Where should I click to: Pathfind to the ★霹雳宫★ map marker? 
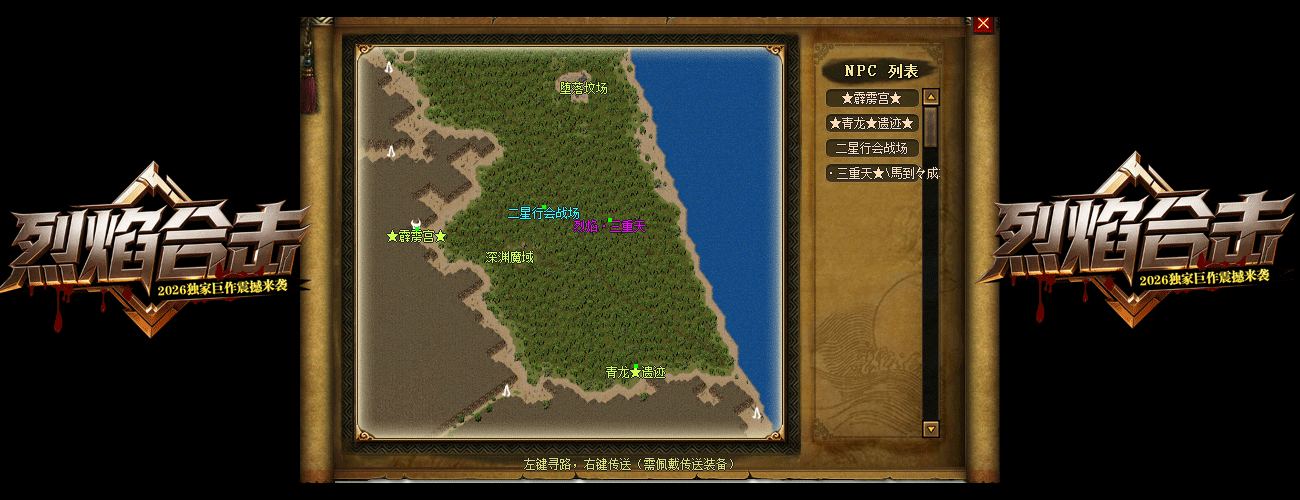416,237
